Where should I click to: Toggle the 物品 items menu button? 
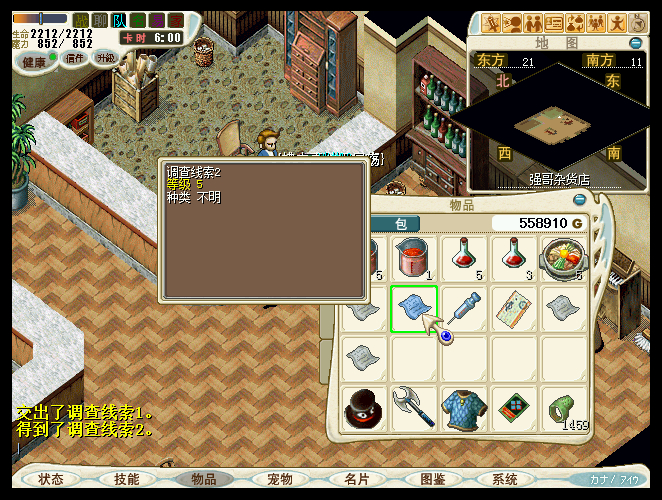[203, 479]
